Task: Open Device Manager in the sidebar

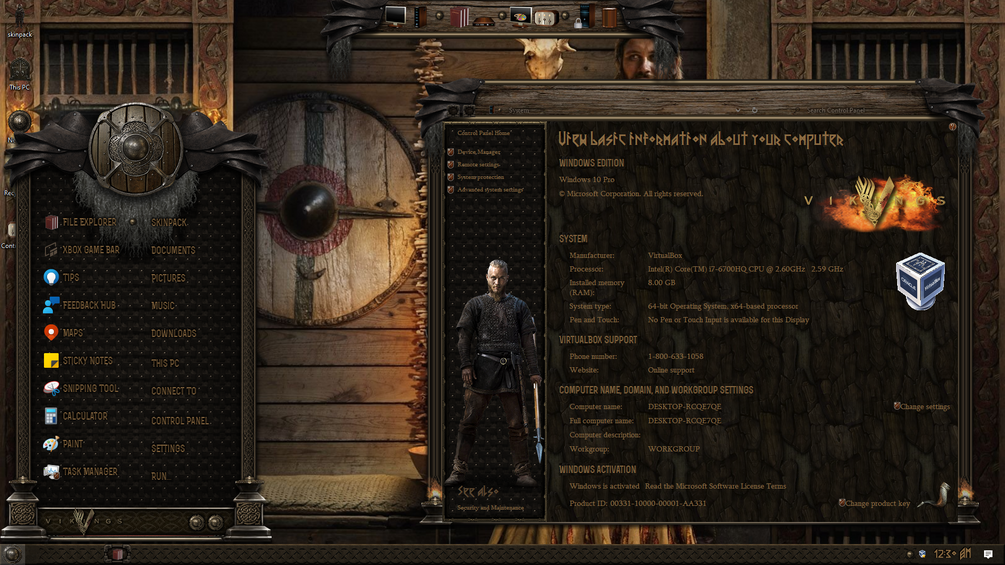Action: pyautogui.click(x=479, y=152)
